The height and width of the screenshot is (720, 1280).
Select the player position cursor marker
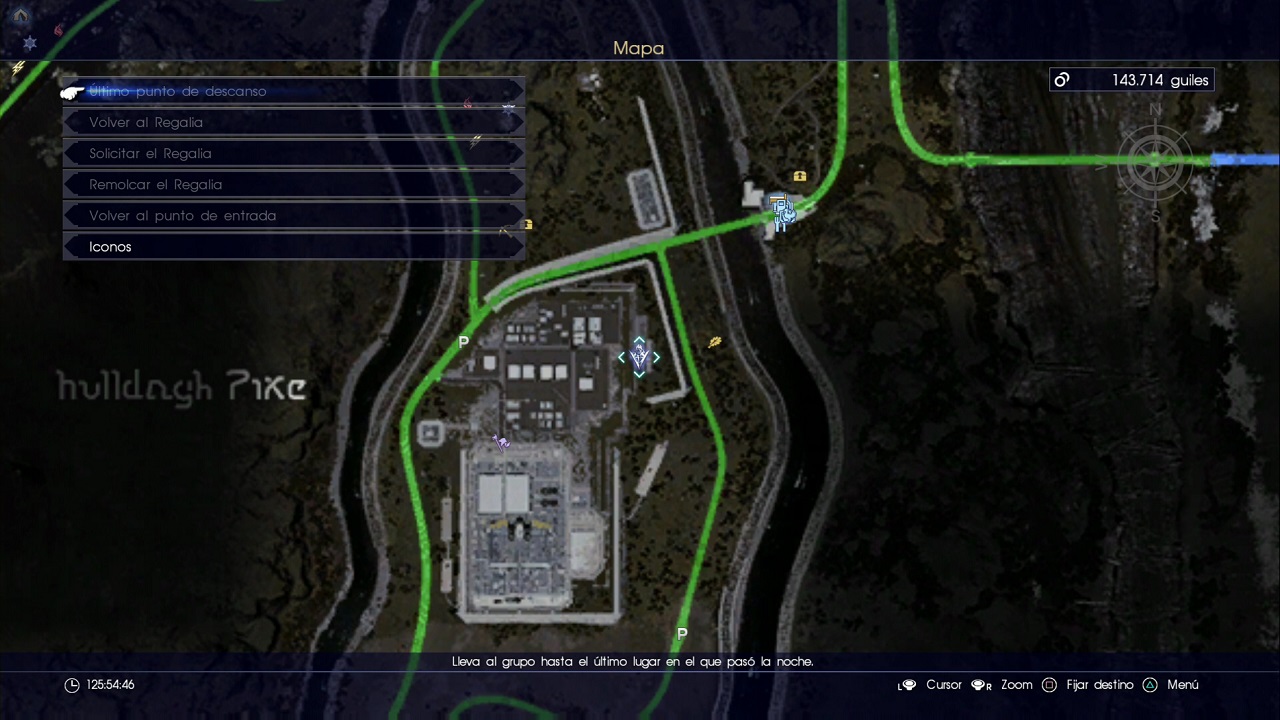[639, 357]
